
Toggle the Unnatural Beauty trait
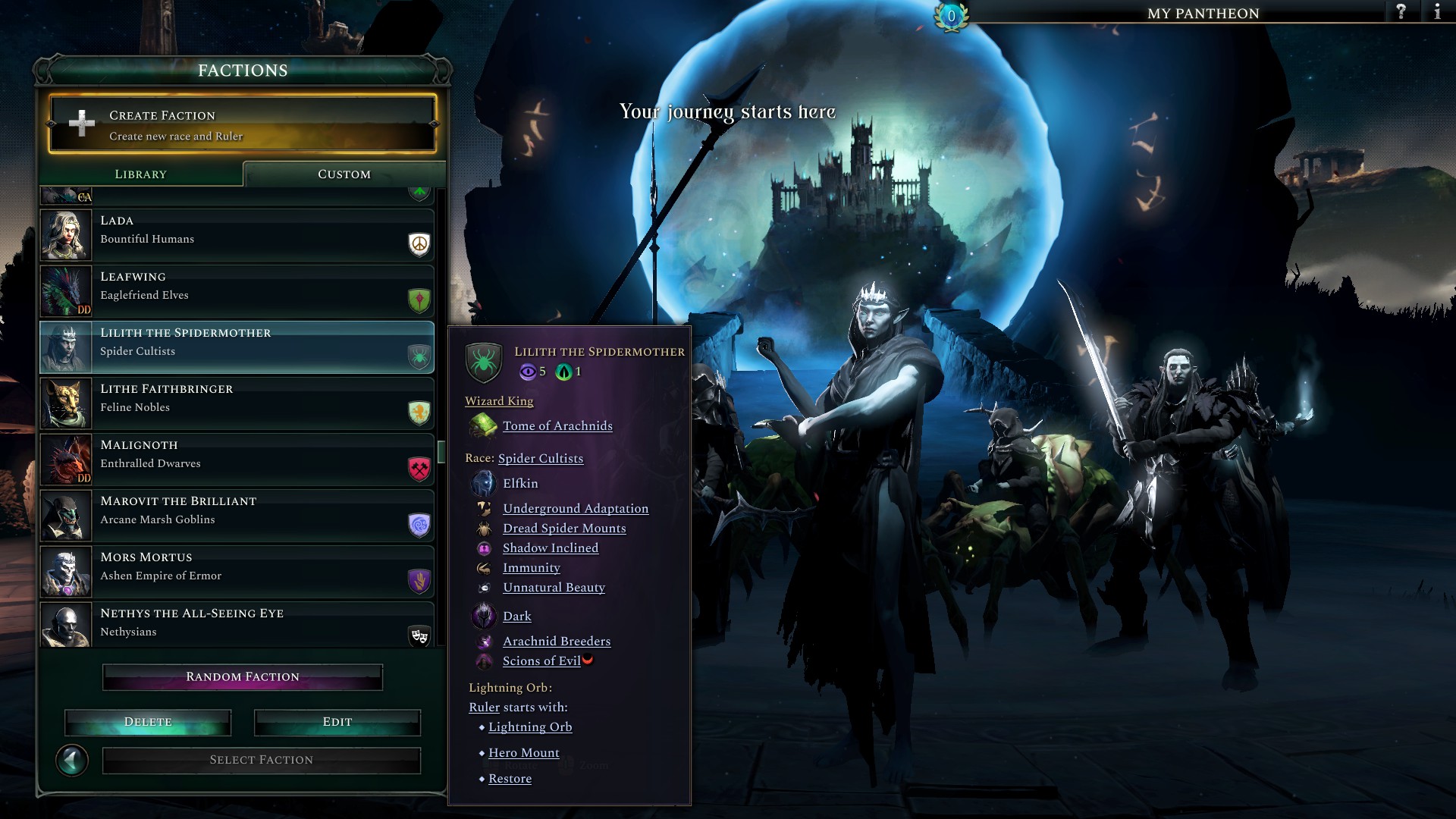485,587
